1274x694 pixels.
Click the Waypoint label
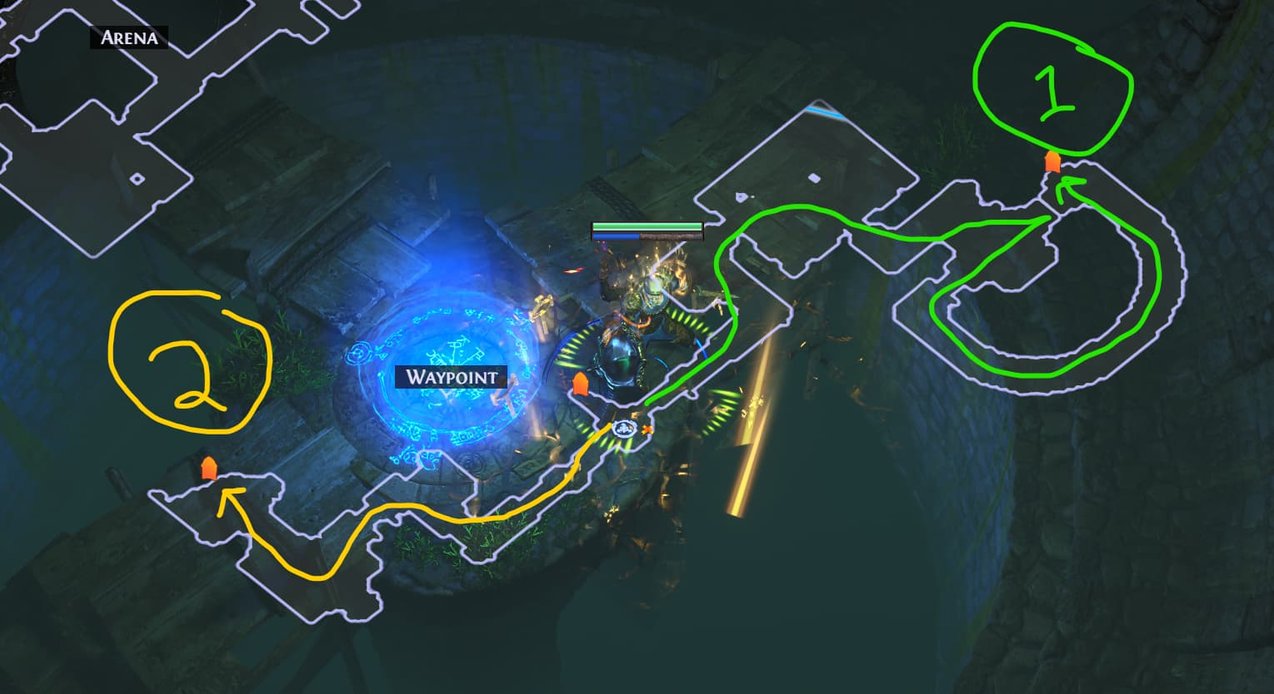click(451, 377)
